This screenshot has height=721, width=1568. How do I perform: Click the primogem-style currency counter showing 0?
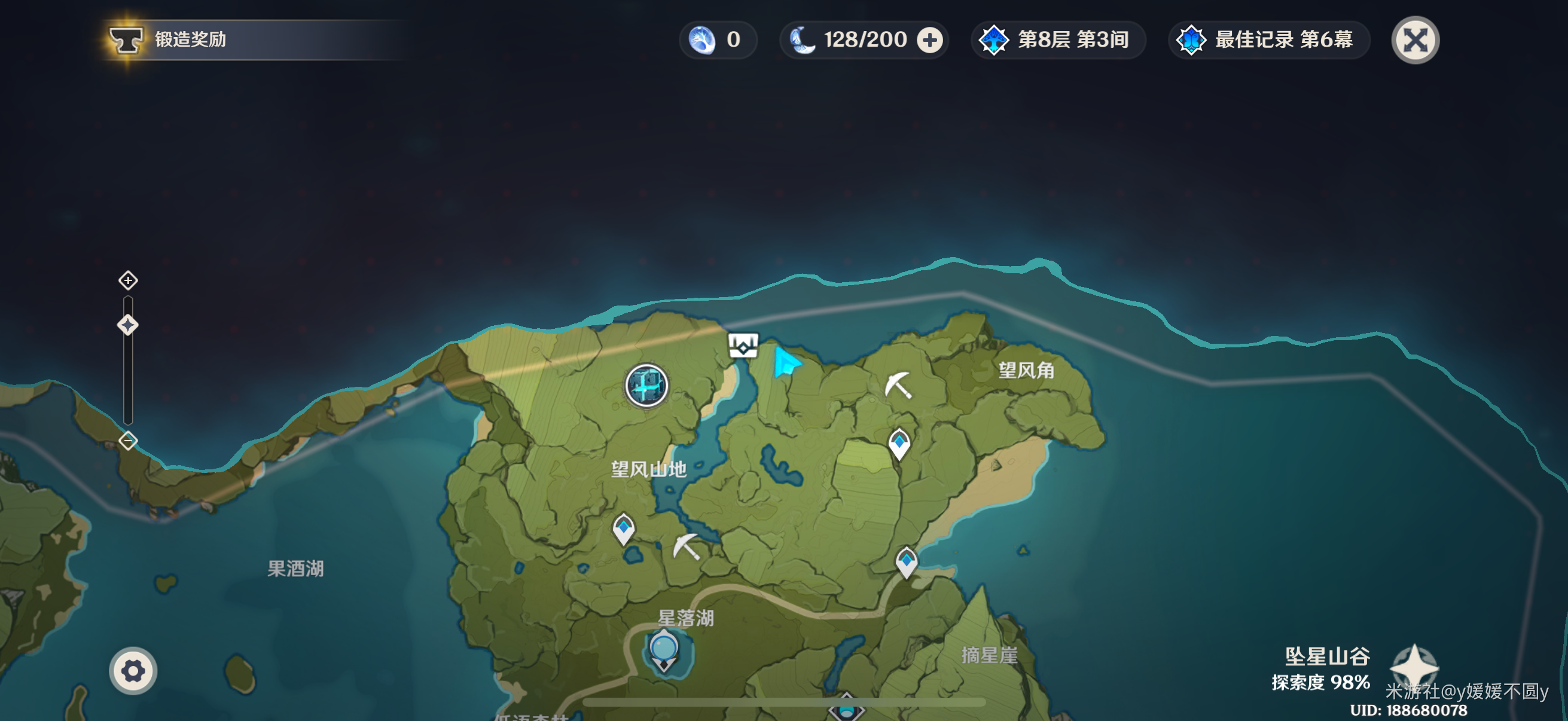(717, 40)
